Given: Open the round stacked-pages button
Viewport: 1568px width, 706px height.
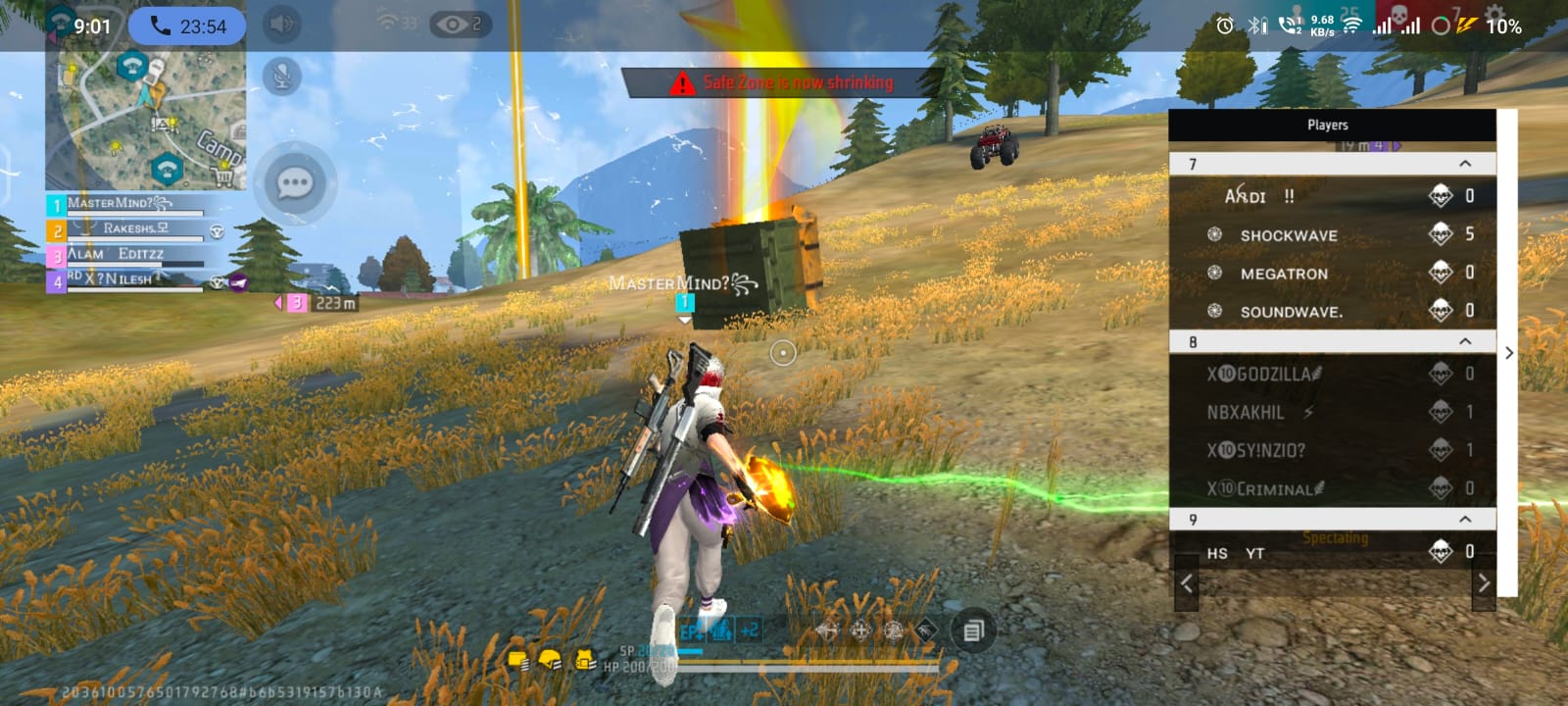Looking at the screenshot, I should click(972, 630).
